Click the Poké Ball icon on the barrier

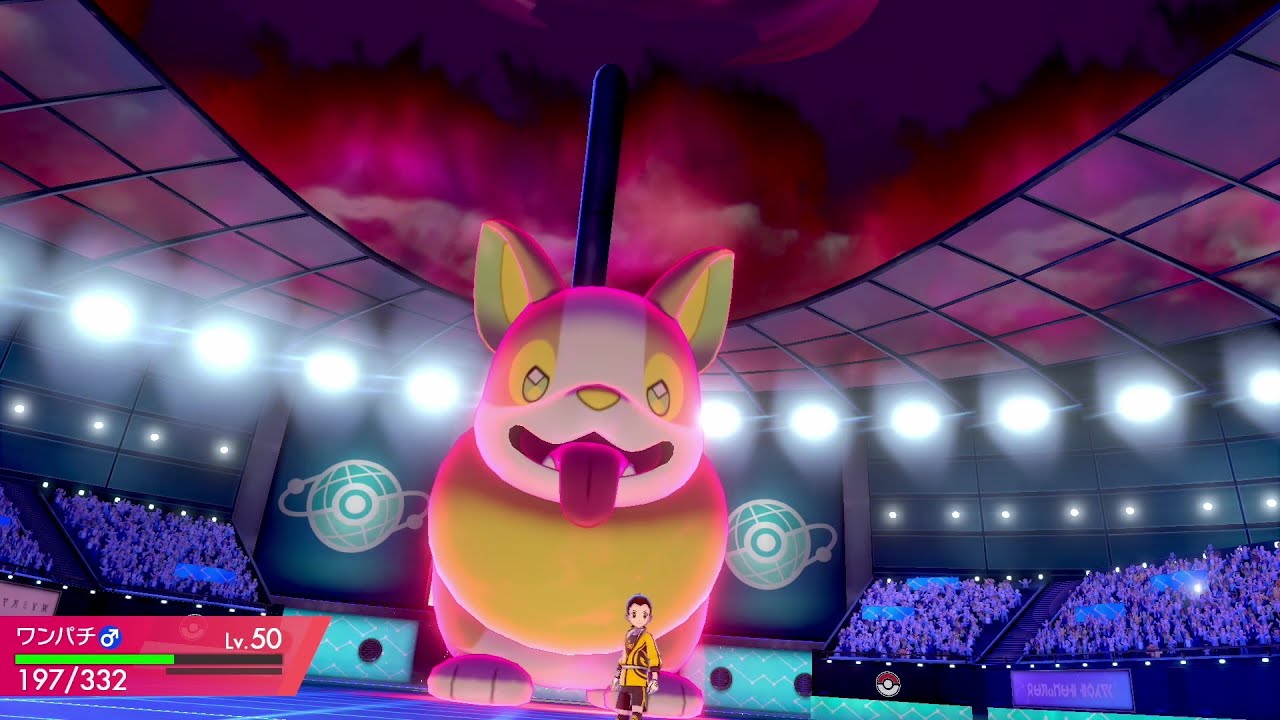coord(887,684)
